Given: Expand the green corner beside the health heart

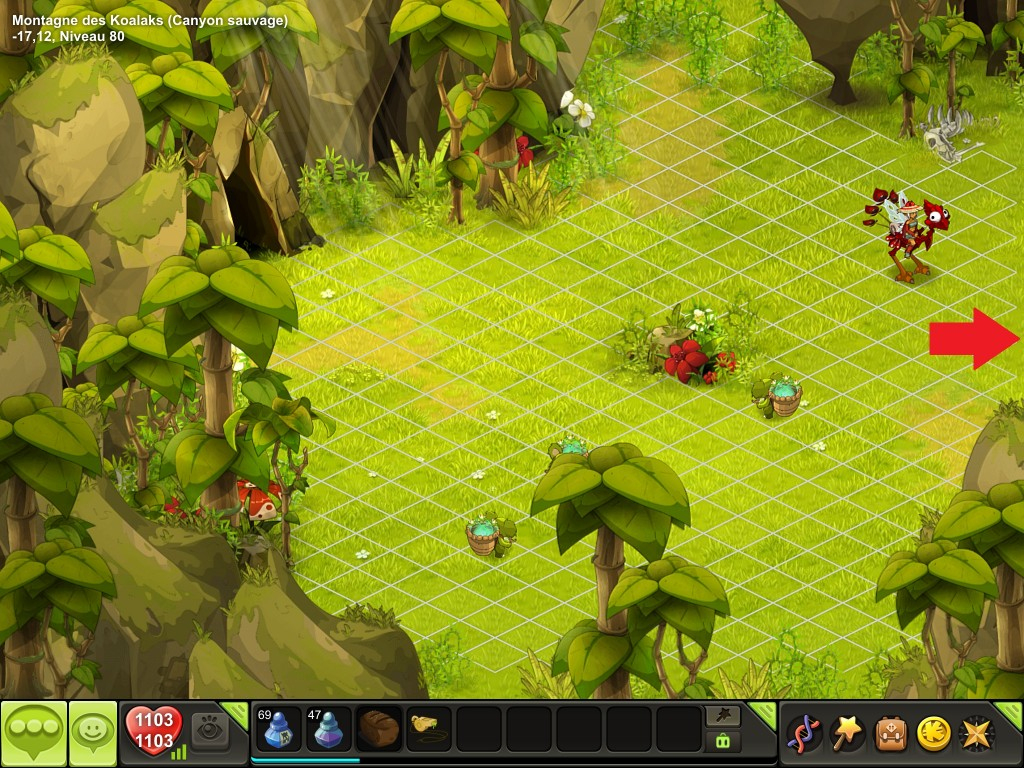Looking at the screenshot, I should (x=237, y=712).
